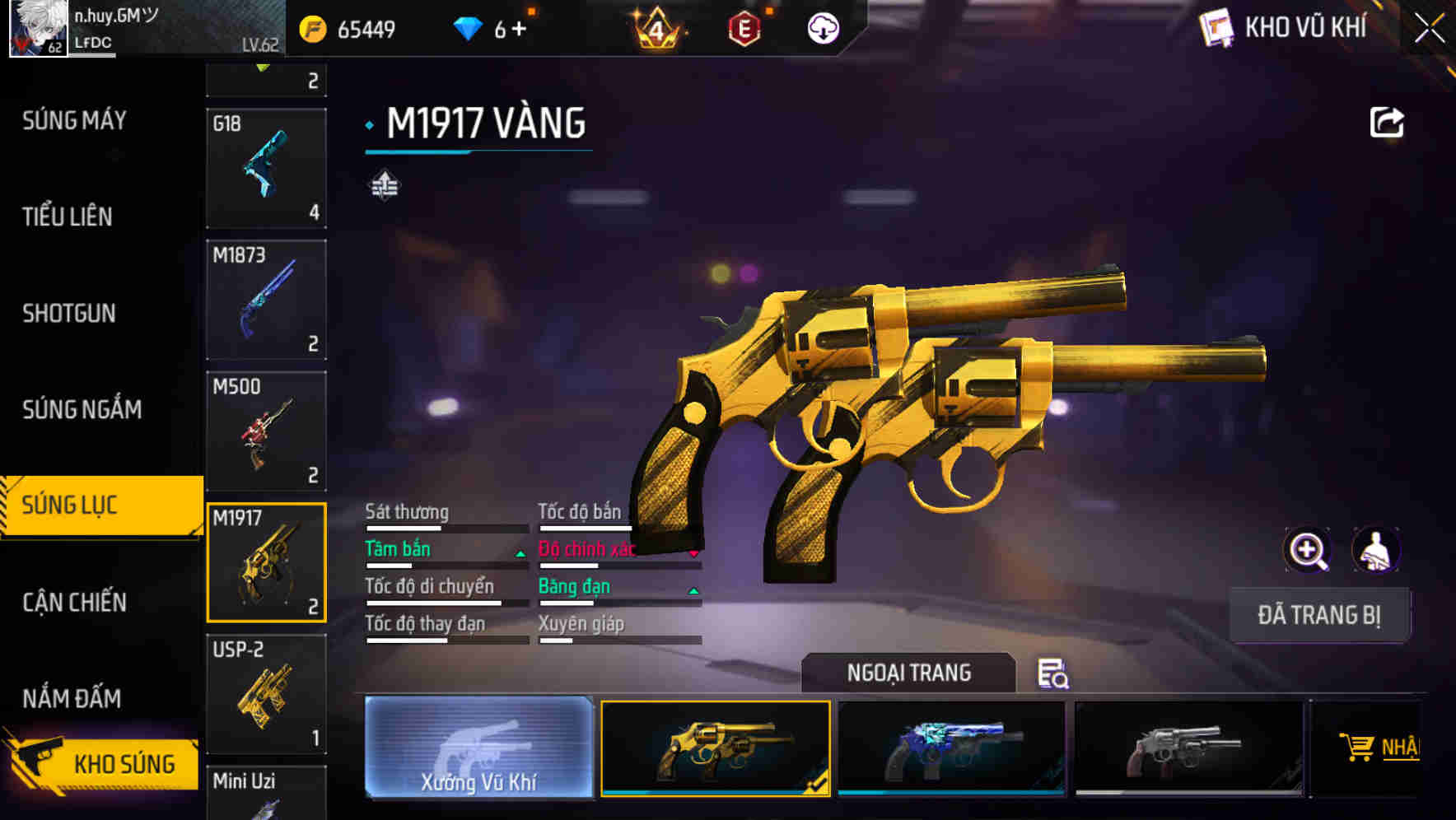Select the TIỂU LIÊN category in the sidebar
1456x820 pixels.
(70, 217)
